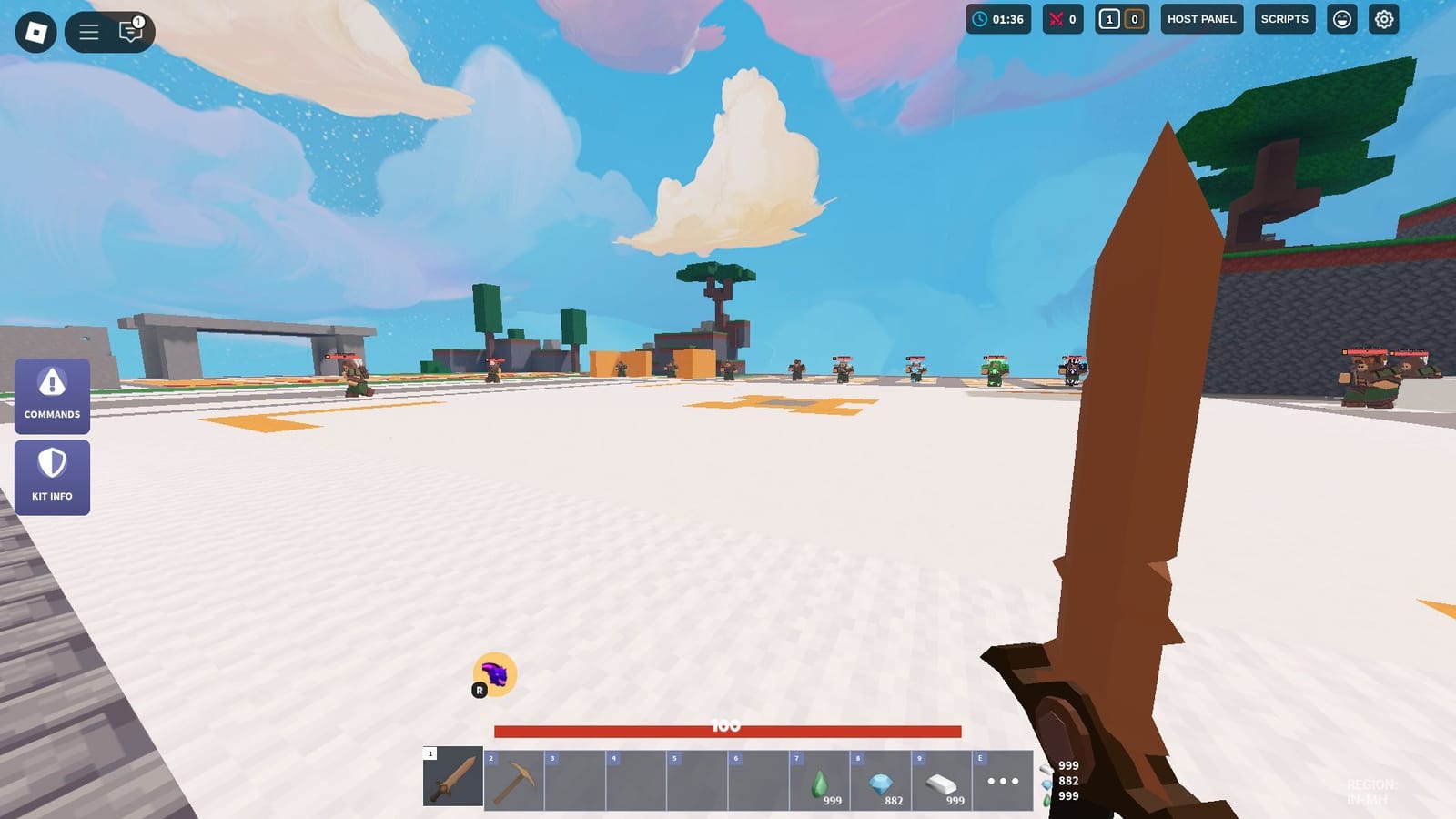Viewport: 1456px width, 819px height.
Task: Click the crossed-swords kill counter icon
Action: click(x=1057, y=18)
